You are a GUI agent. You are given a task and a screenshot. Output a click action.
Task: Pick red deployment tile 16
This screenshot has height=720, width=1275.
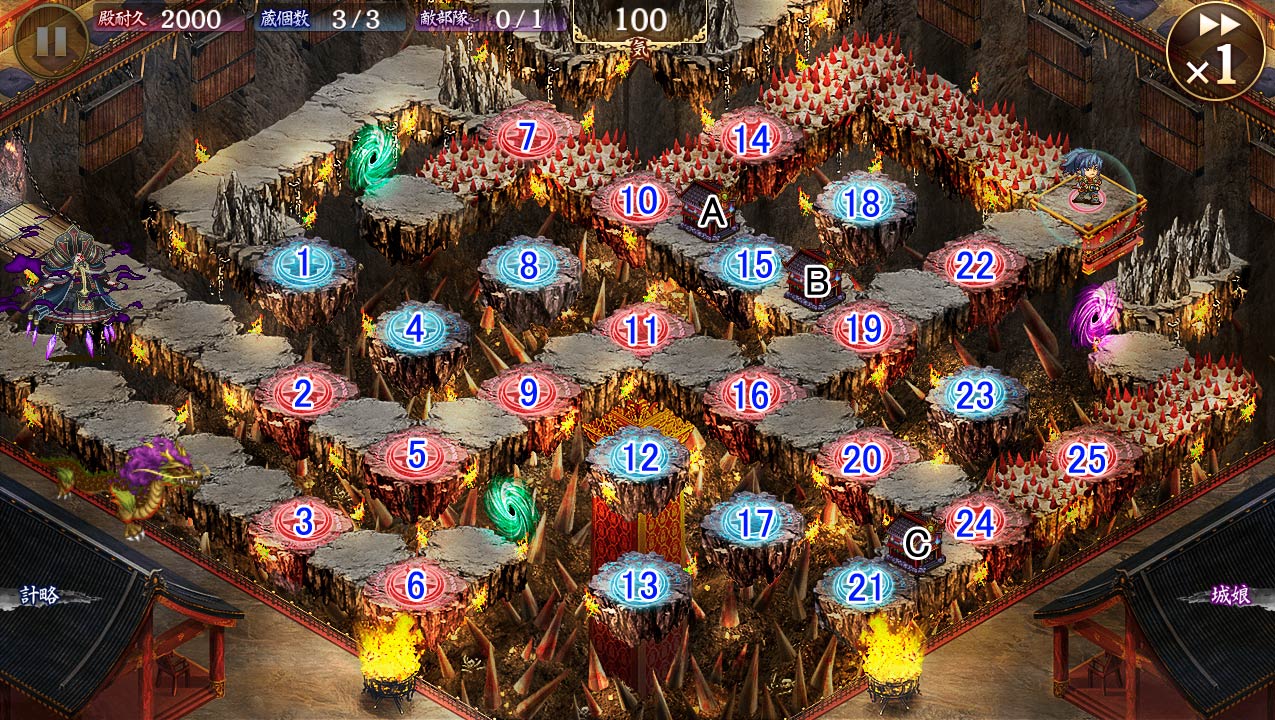(x=751, y=395)
